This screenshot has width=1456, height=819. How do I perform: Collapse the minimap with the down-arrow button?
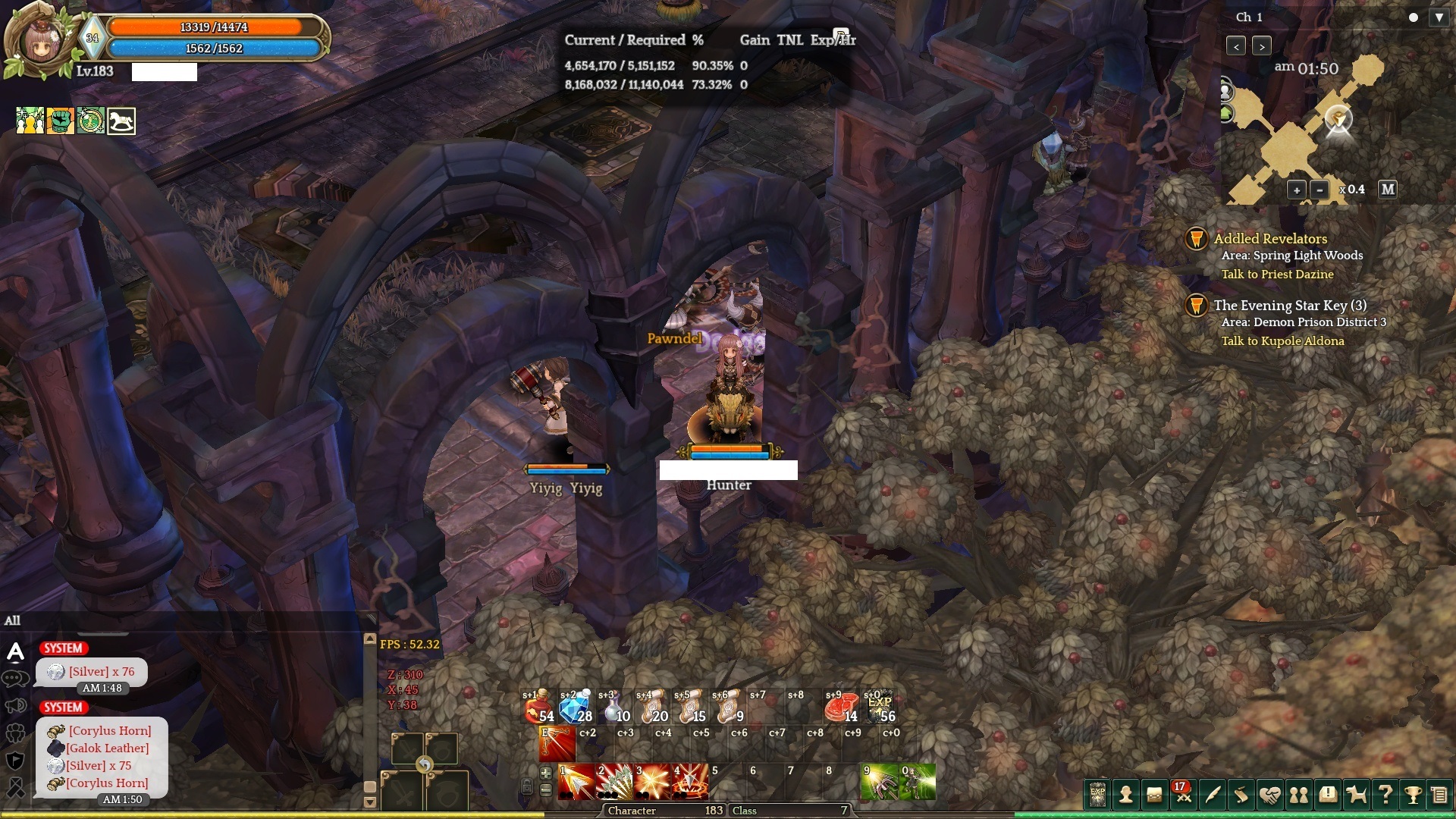tap(1439, 17)
